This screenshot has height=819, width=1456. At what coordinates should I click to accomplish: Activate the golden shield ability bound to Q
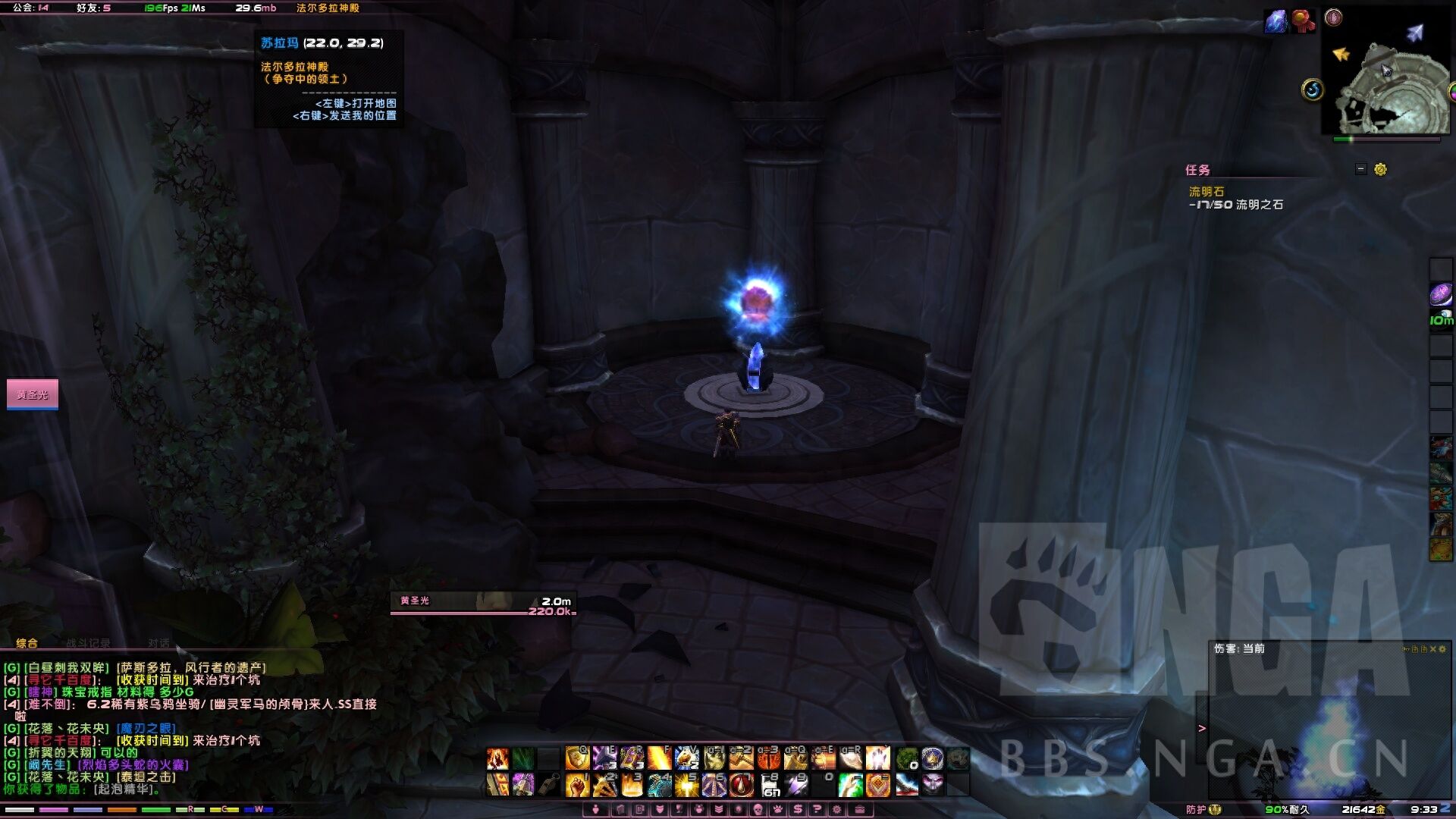(x=577, y=758)
